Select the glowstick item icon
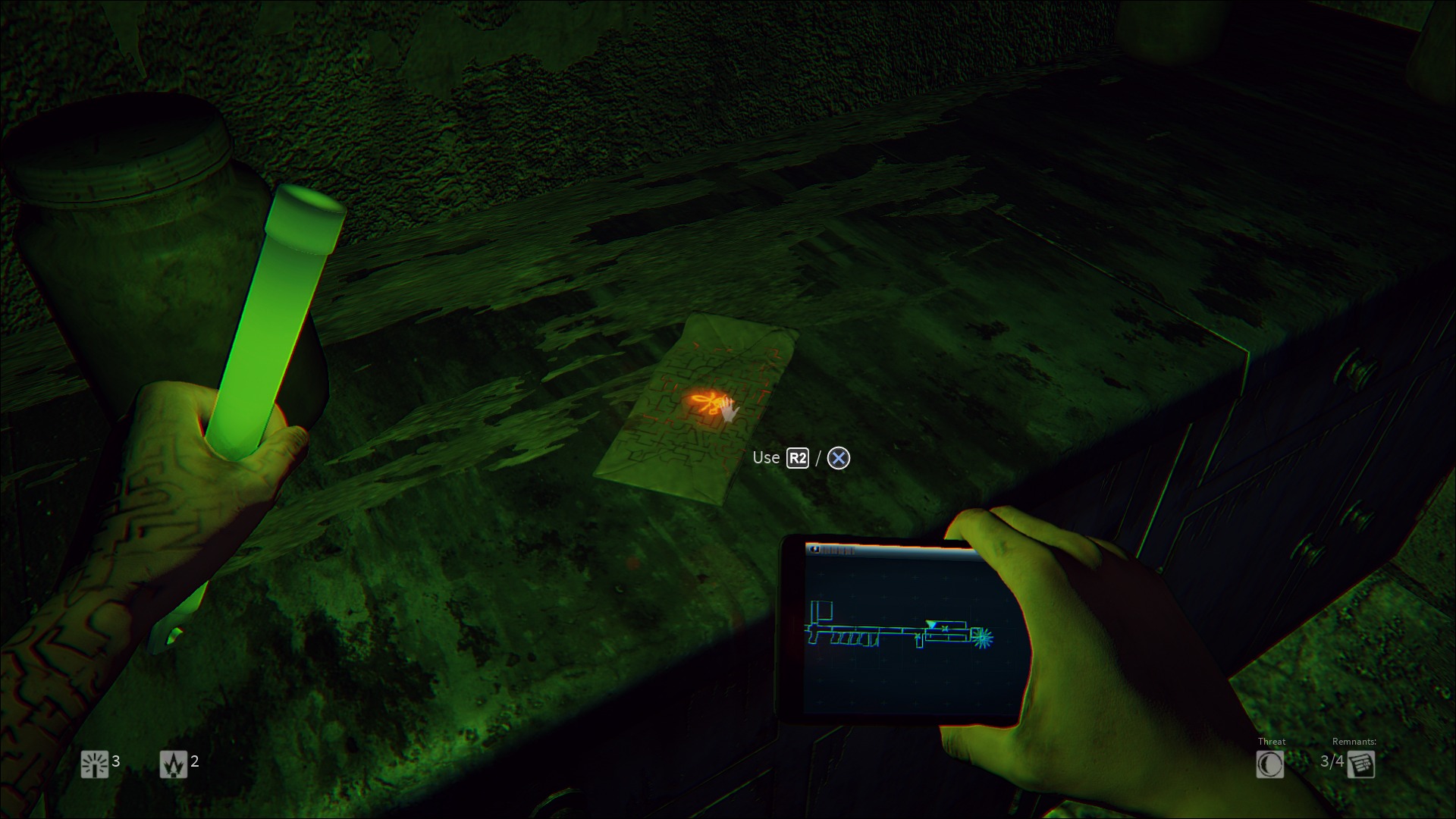The height and width of the screenshot is (819, 1456). [95, 764]
